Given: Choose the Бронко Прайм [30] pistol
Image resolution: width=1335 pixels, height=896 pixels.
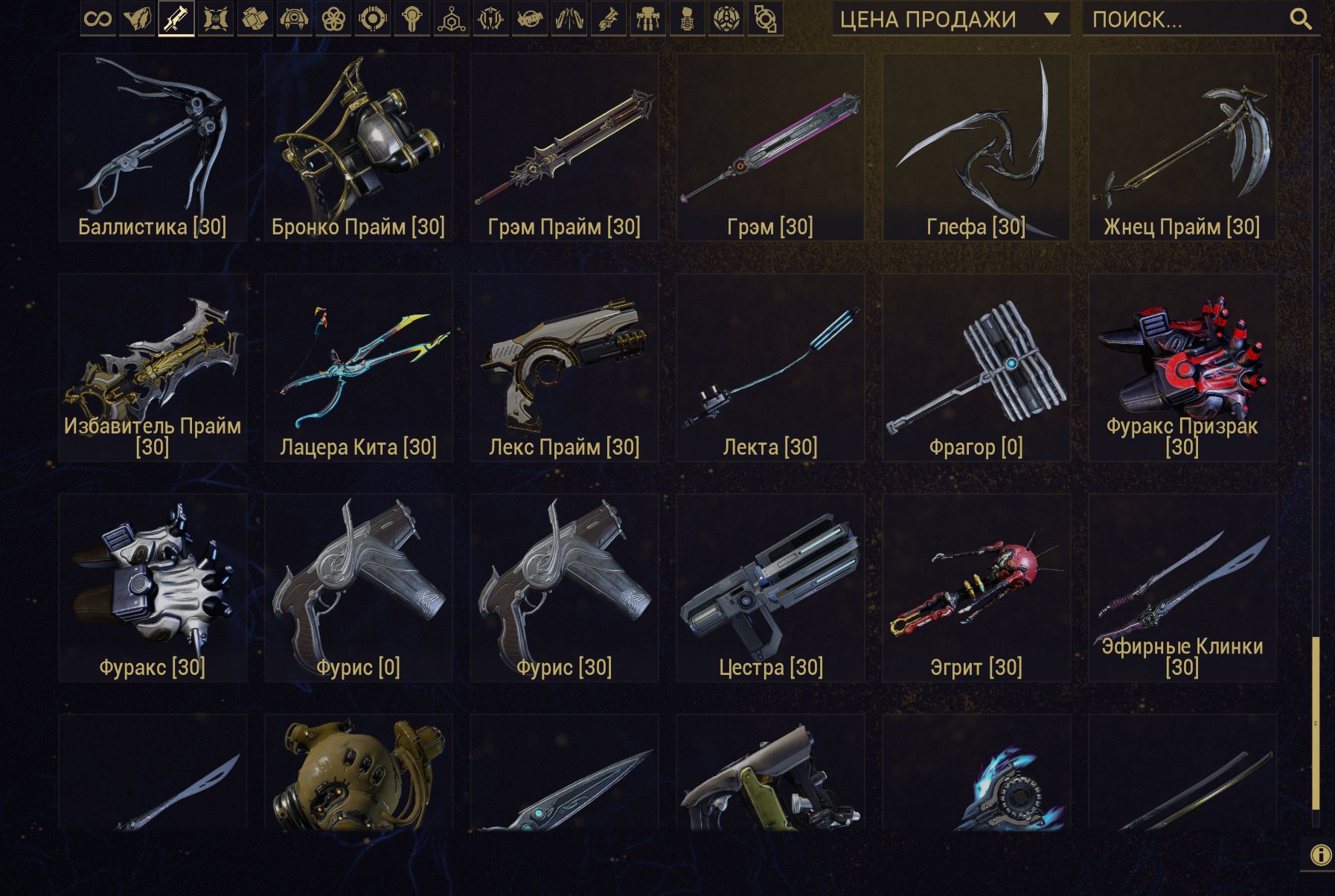Looking at the screenshot, I should pos(358,147).
